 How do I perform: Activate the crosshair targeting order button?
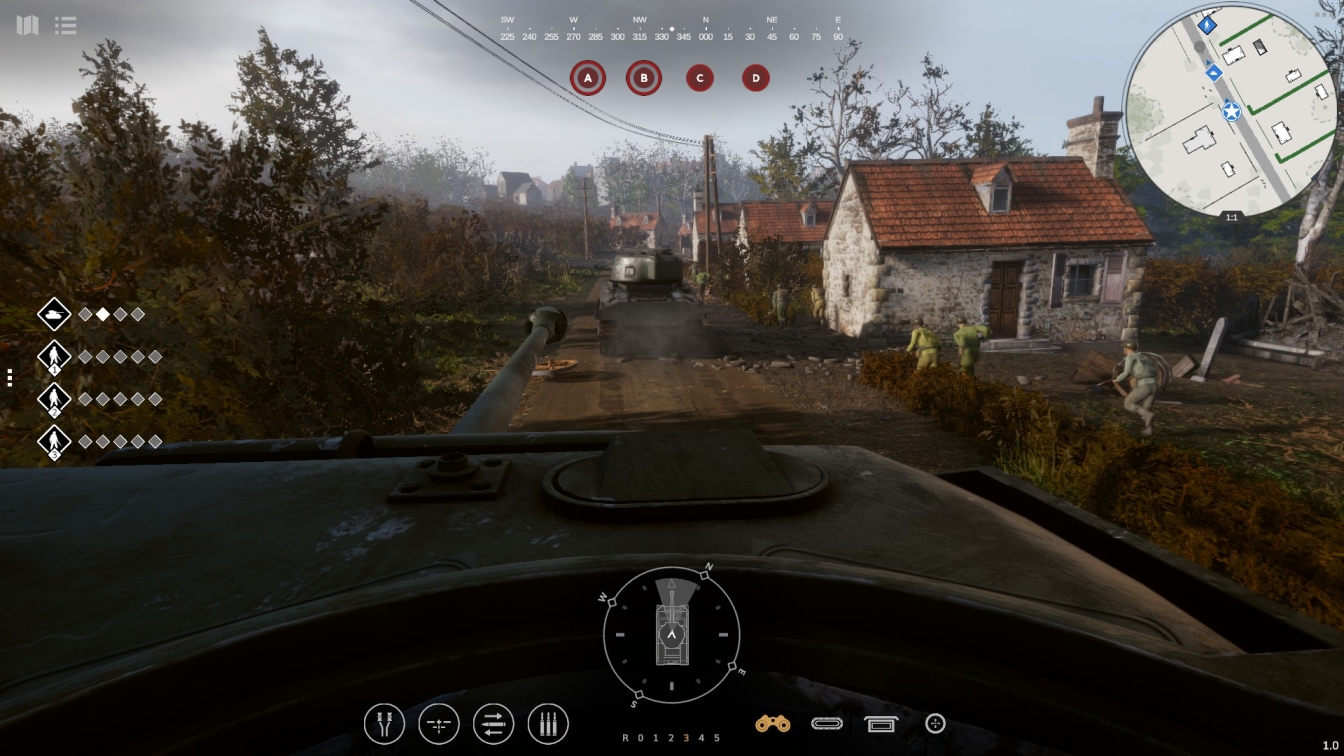coord(439,724)
